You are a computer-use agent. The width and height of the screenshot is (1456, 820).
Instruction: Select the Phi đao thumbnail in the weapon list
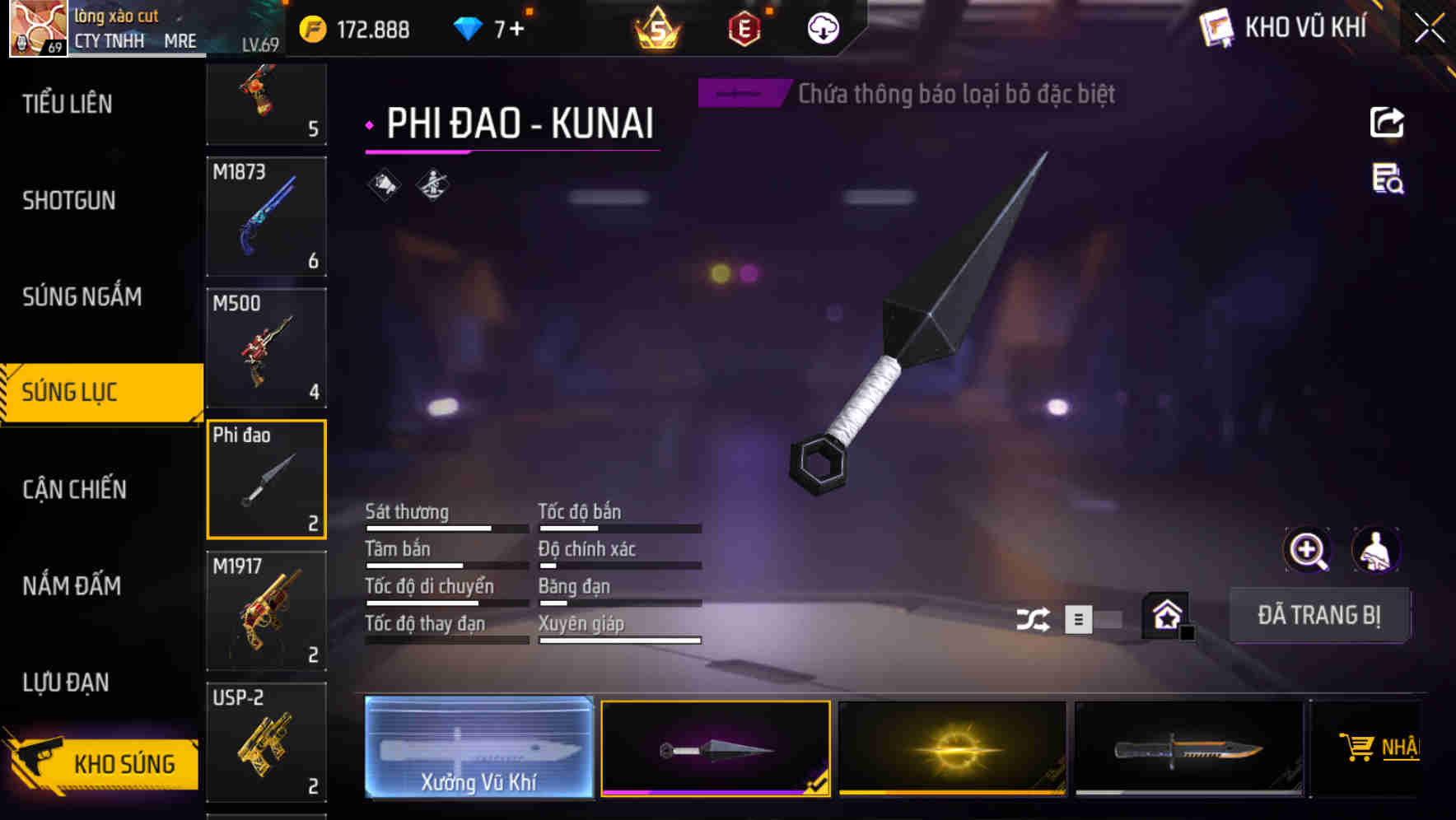point(266,479)
